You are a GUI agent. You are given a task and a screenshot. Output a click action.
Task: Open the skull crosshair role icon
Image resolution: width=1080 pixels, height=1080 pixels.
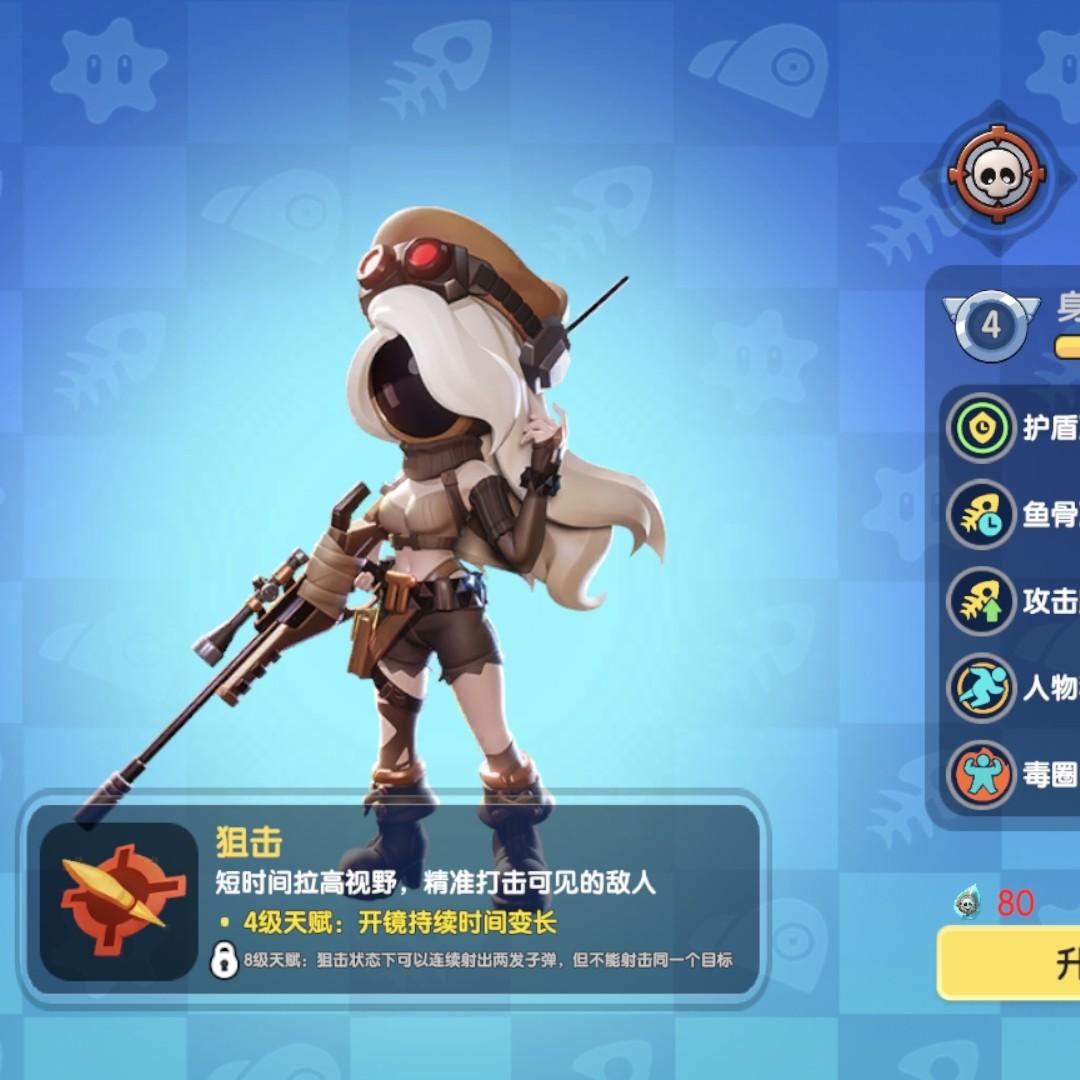click(x=996, y=177)
